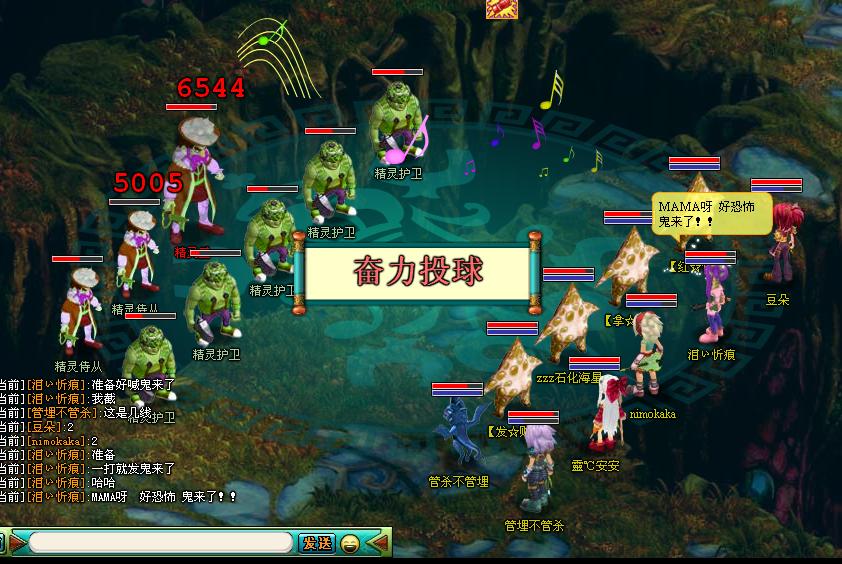
Task: Click the 发送 send button
Action: click(316, 543)
